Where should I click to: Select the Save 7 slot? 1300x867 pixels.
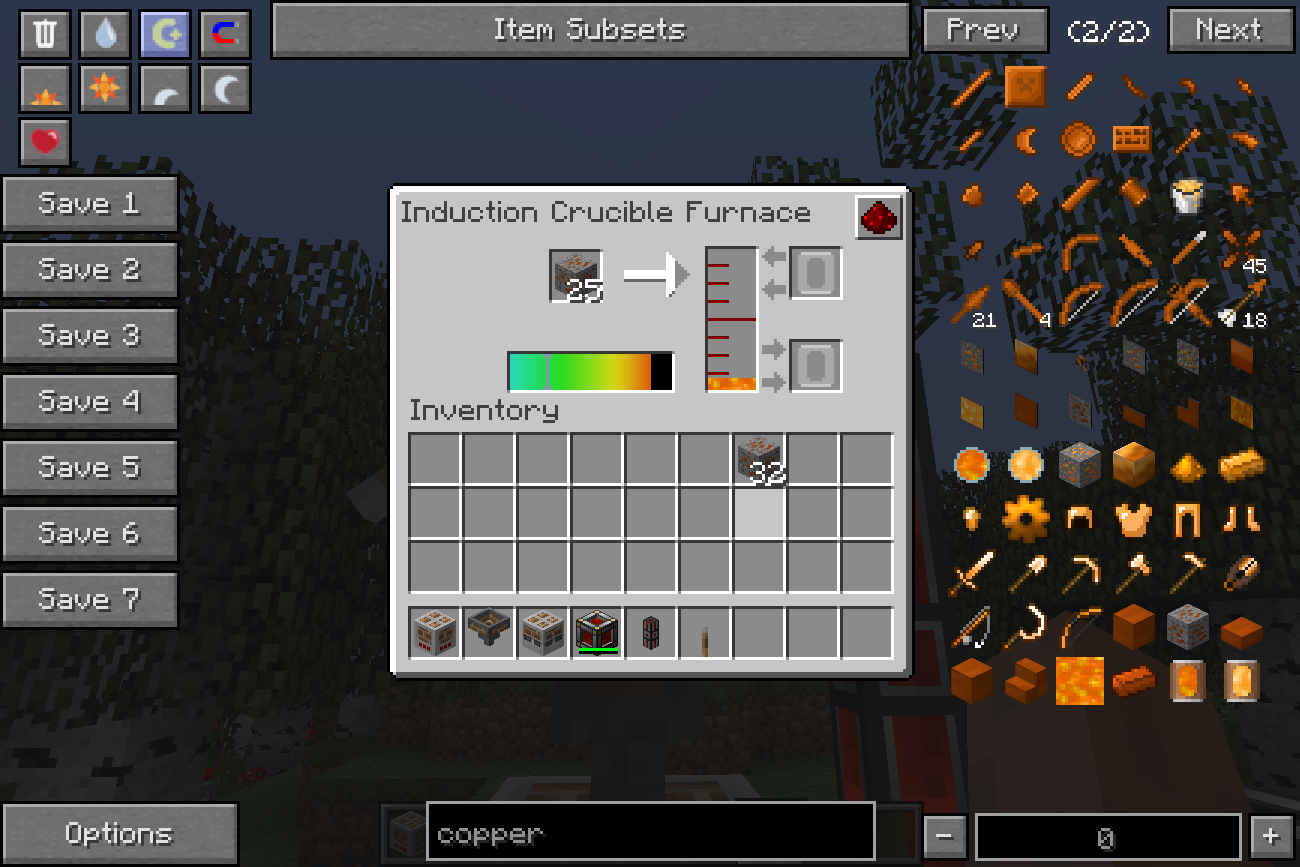click(90, 600)
